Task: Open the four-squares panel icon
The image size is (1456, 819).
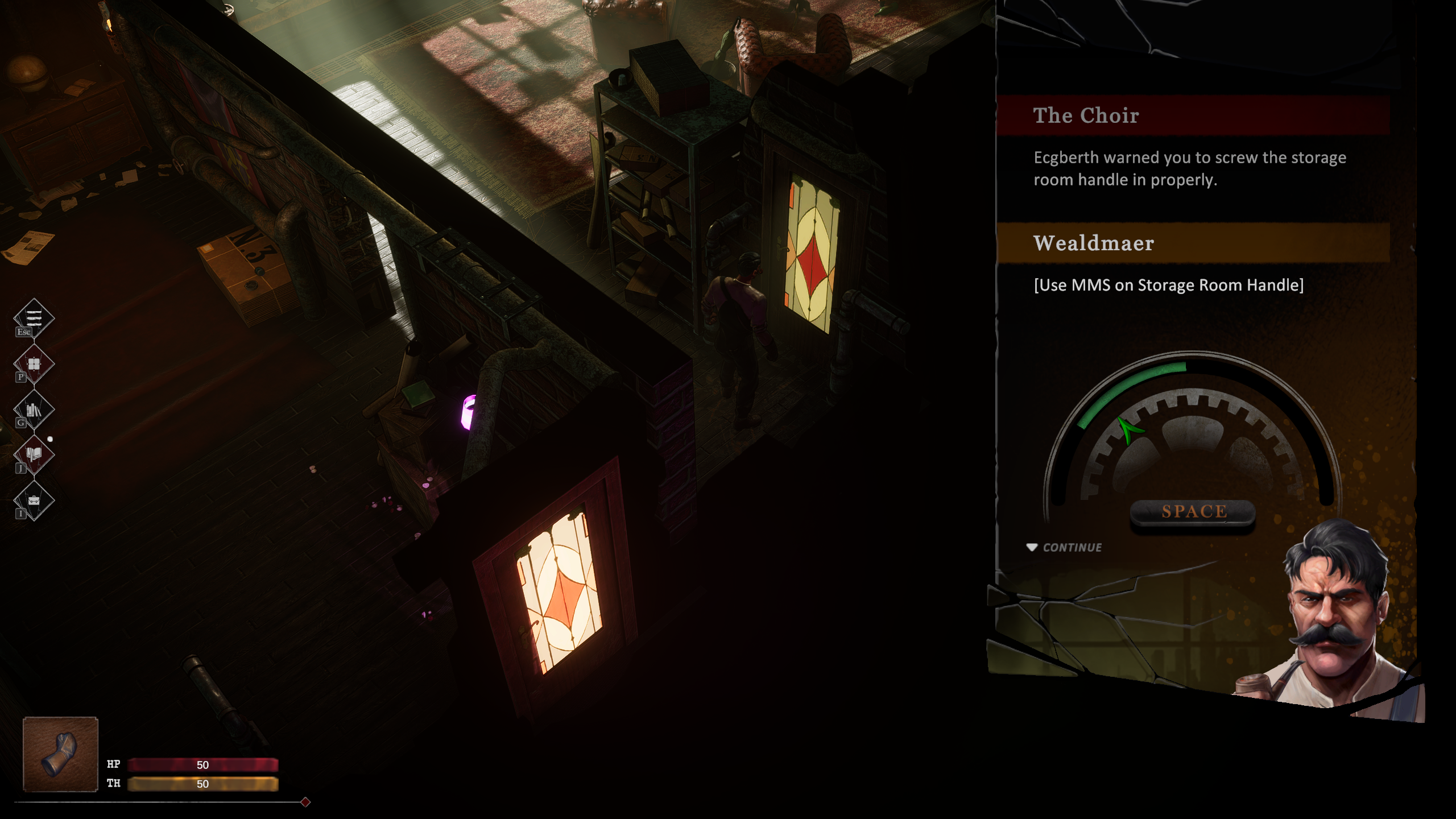Action: click(x=34, y=364)
